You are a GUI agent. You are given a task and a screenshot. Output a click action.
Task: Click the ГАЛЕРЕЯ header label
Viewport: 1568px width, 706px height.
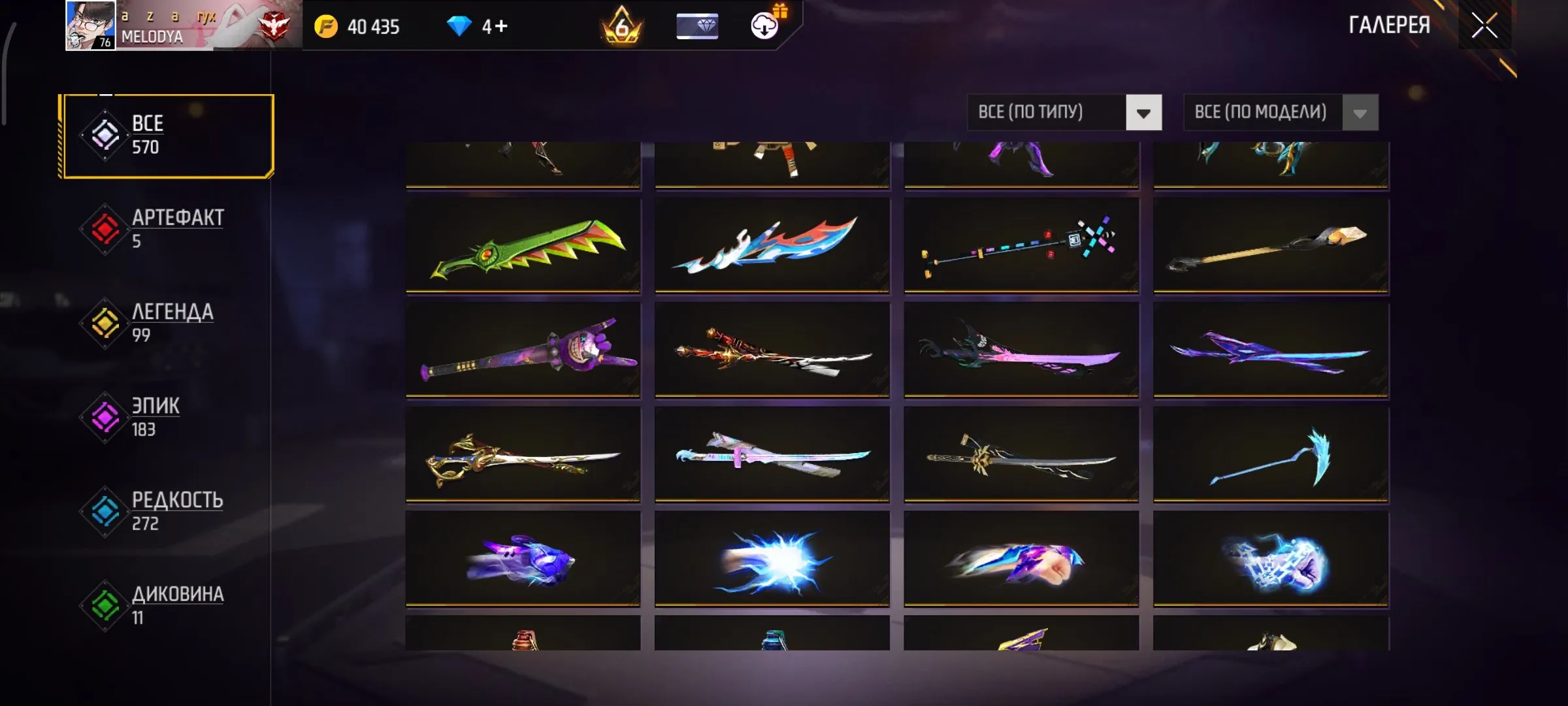(1388, 25)
